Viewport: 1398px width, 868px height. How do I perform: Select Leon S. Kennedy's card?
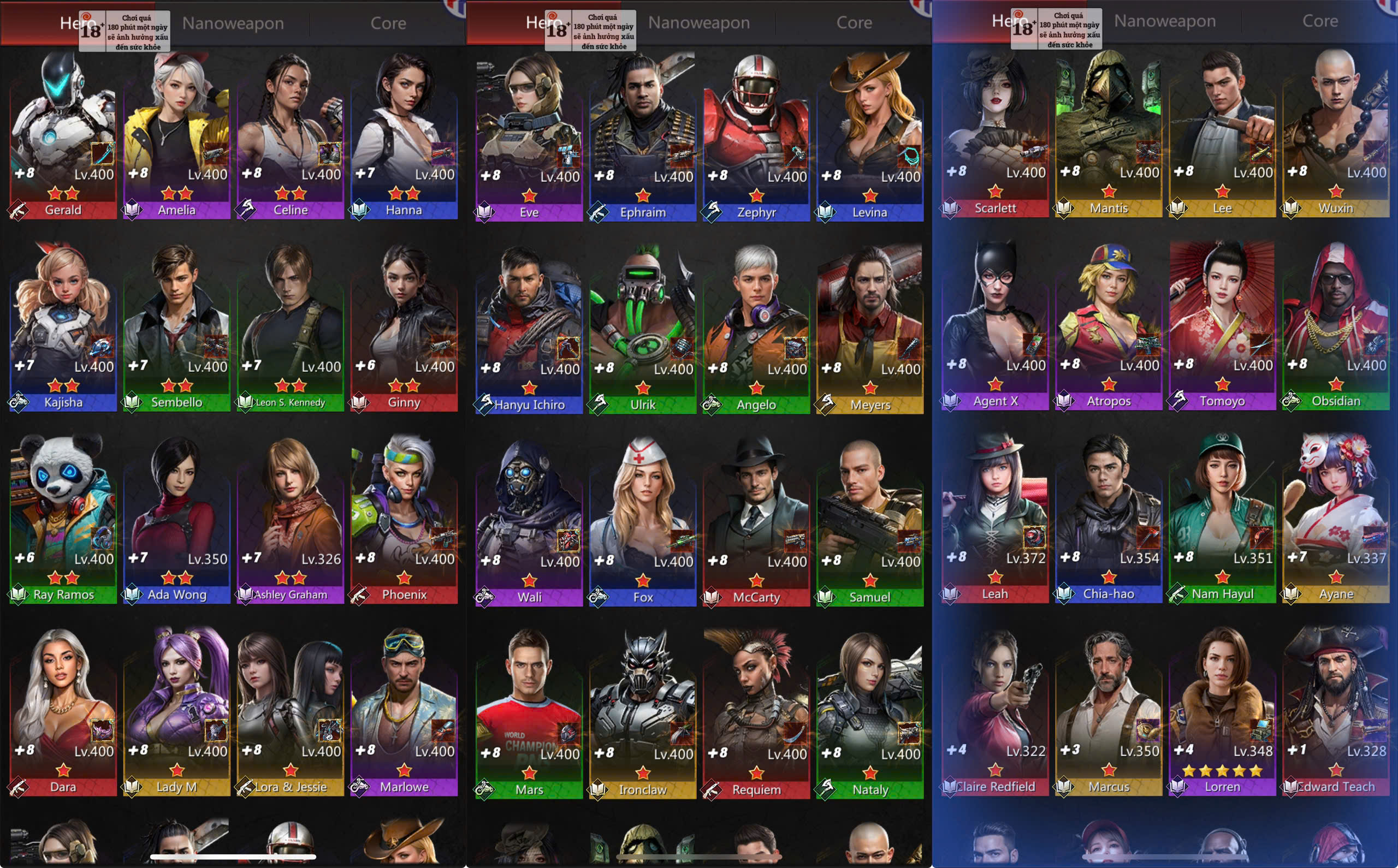[x=290, y=327]
